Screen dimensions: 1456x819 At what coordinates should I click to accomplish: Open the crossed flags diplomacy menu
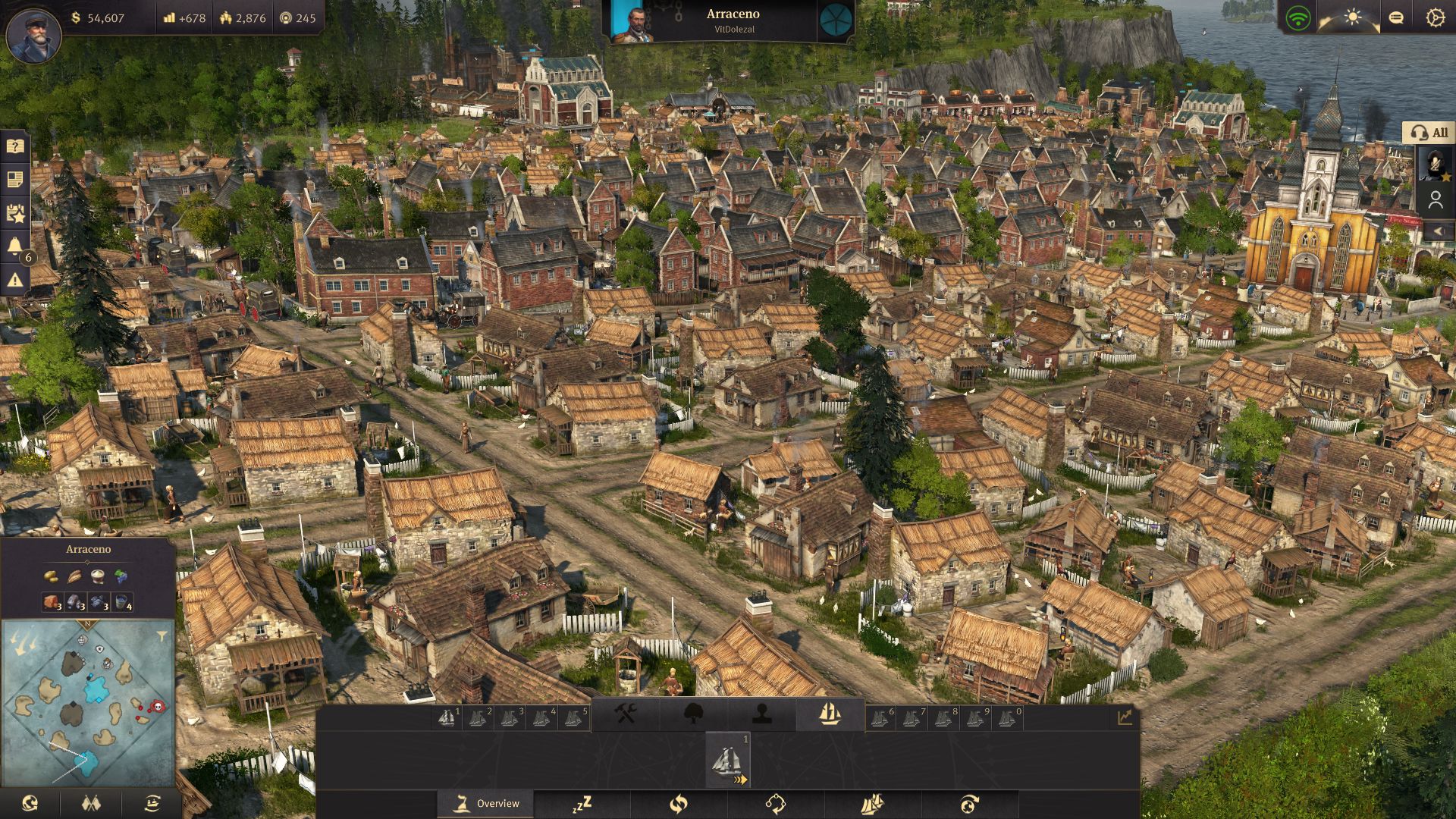[91, 803]
